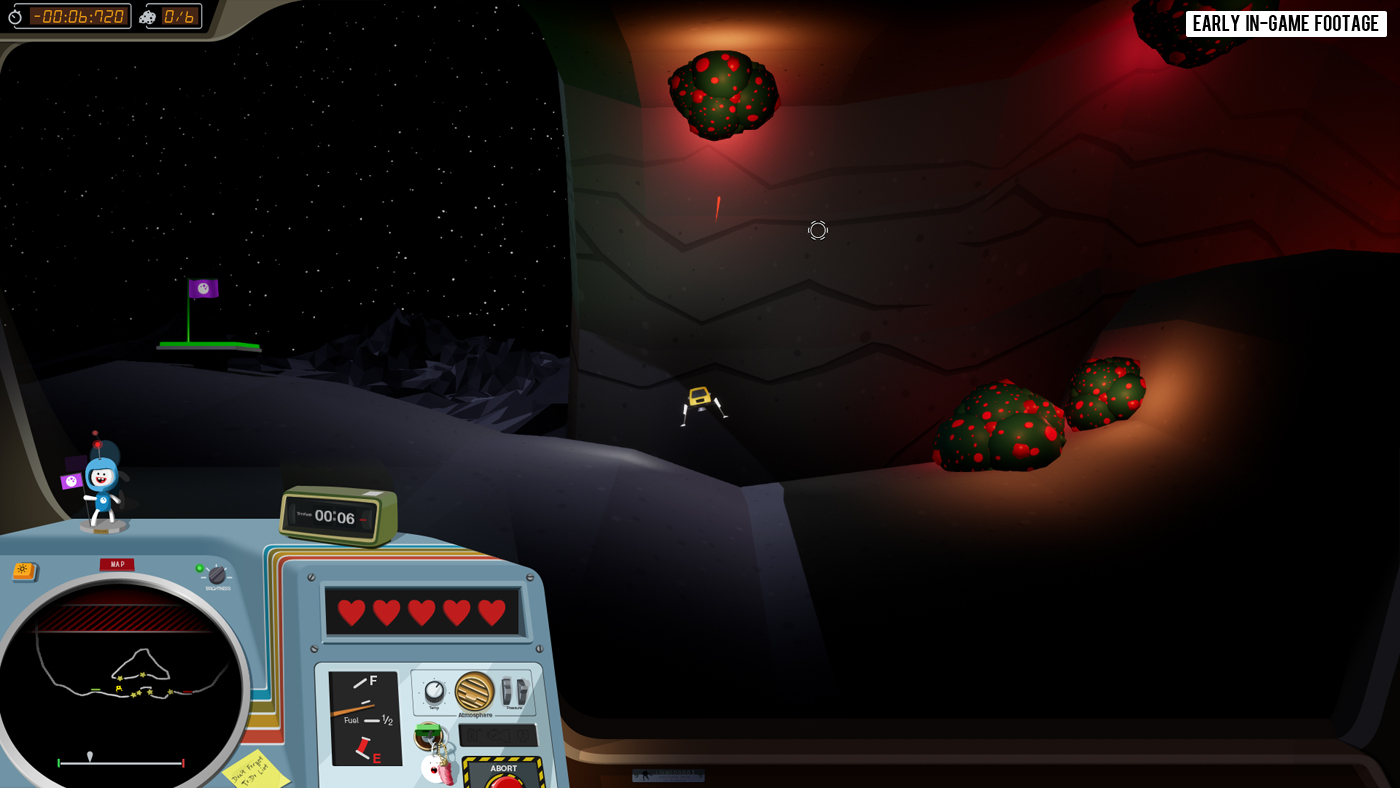The width and height of the screenshot is (1400, 788).
Task: Click the brass Atmosphere vent
Action: 474,691
